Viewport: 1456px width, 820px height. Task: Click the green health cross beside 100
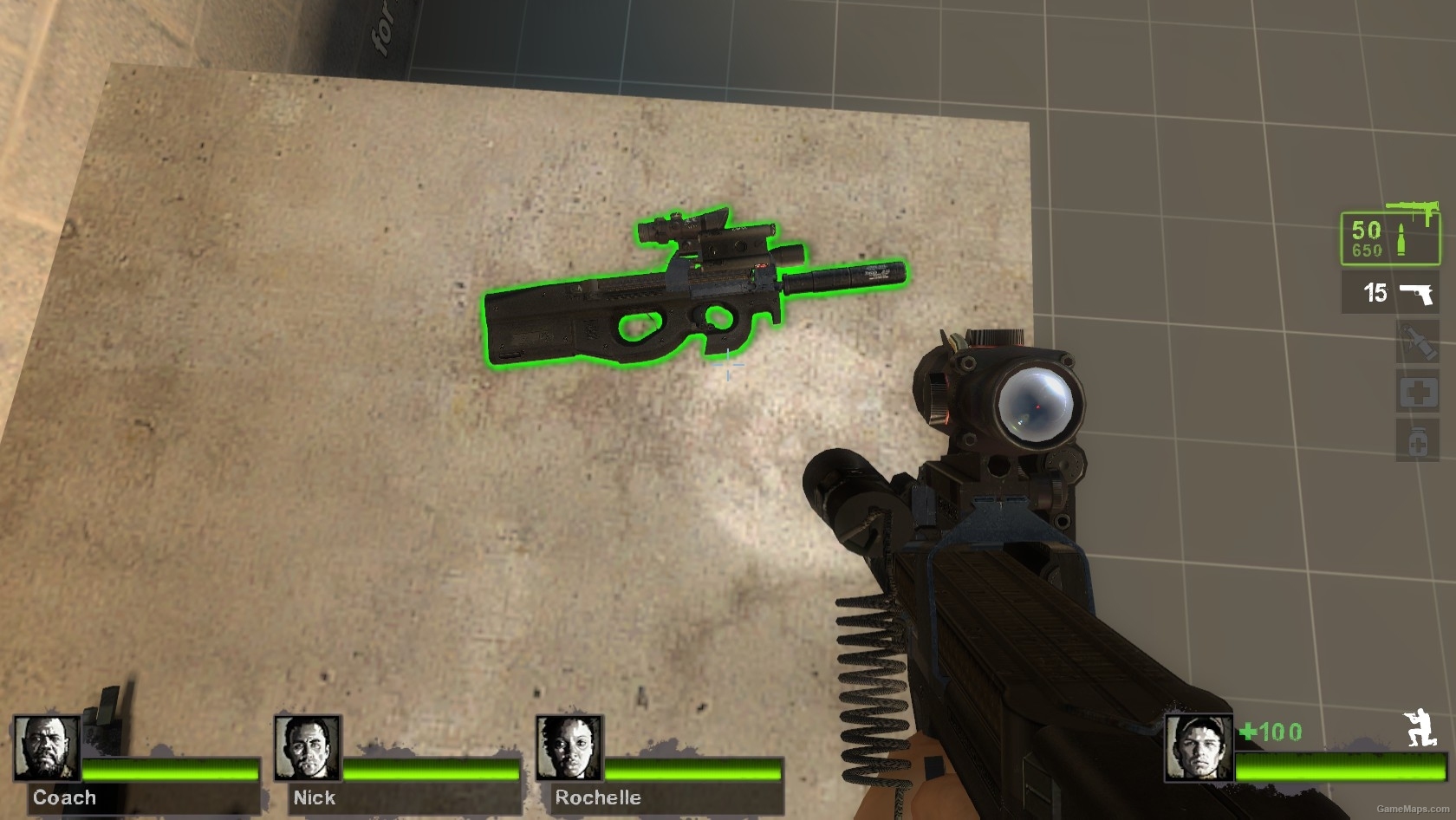[1248, 732]
